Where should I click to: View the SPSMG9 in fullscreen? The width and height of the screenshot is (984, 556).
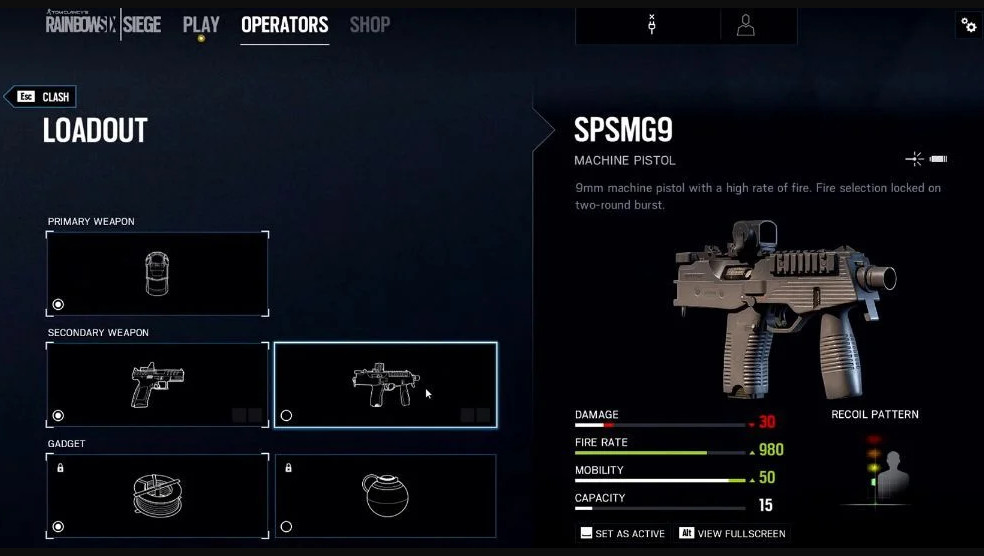pyautogui.click(x=732, y=533)
